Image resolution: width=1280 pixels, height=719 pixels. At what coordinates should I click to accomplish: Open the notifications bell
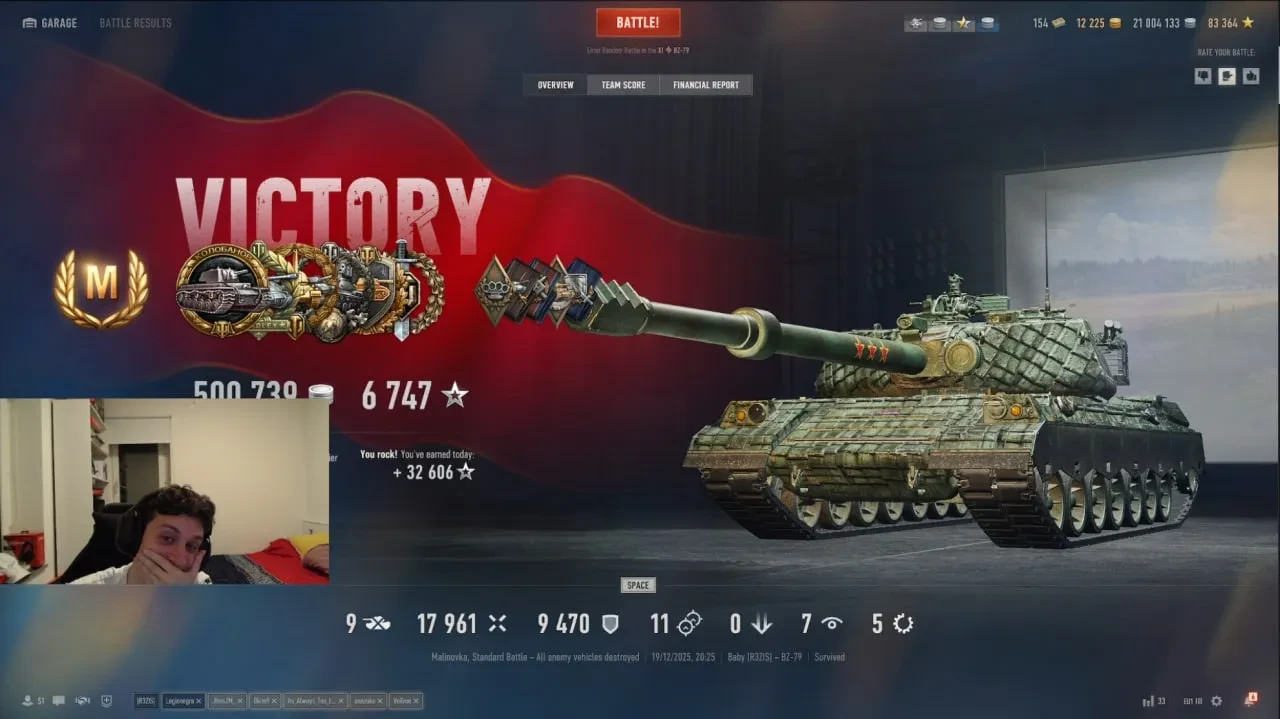coord(1250,700)
